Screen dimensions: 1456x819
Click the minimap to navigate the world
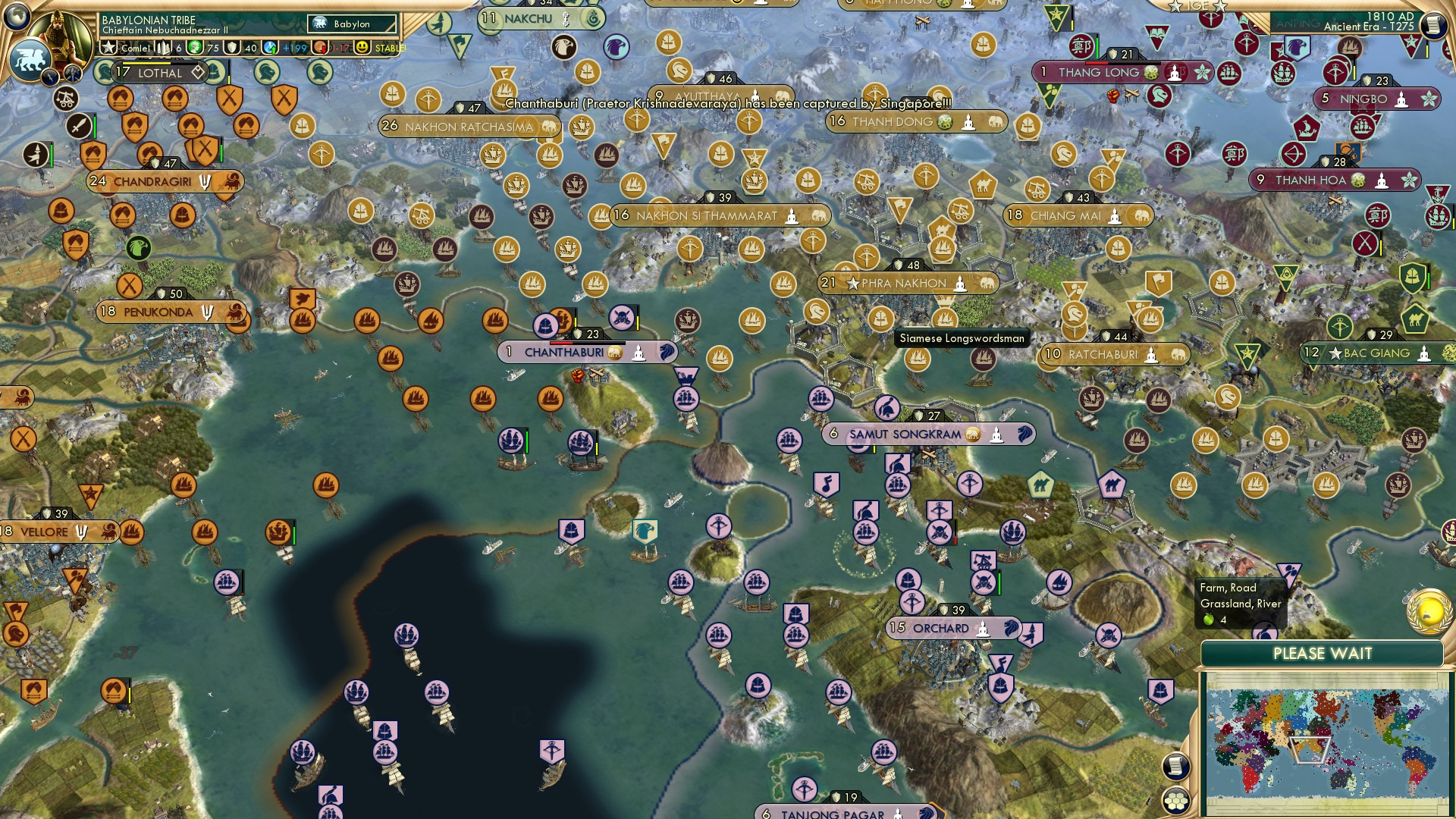1327,743
